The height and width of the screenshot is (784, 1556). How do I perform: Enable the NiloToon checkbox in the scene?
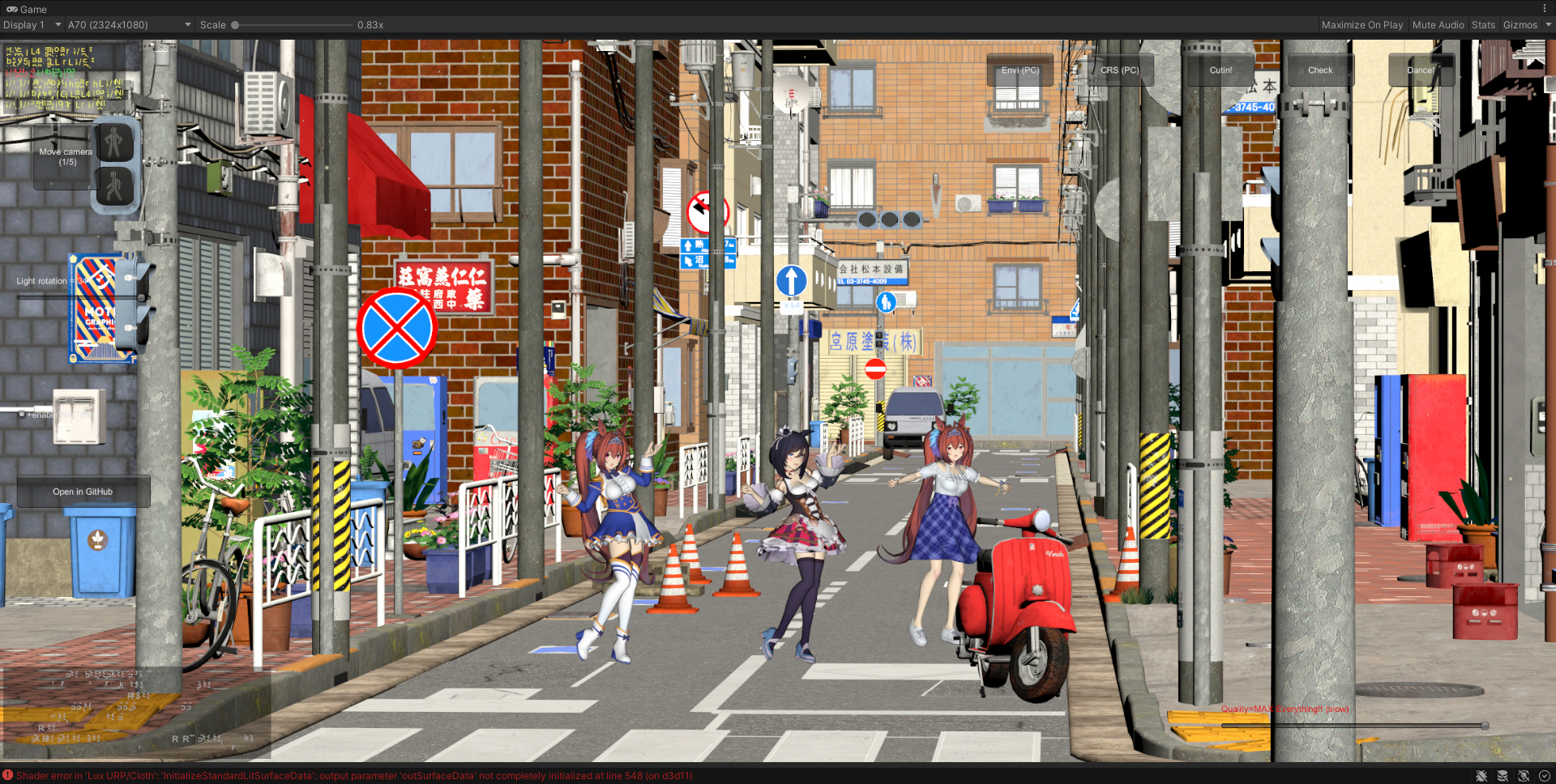tap(21, 414)
